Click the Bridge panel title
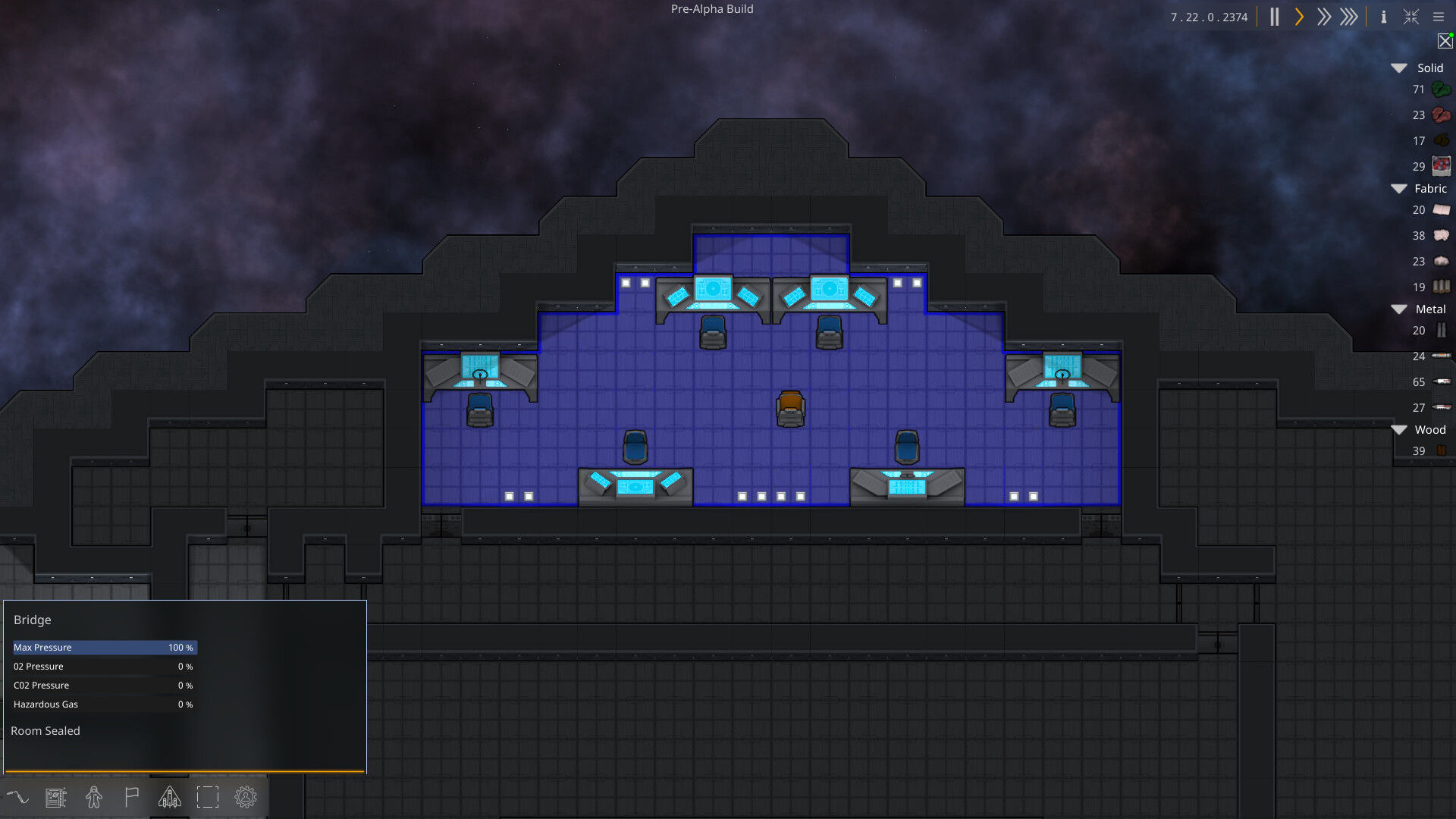1456x819 pixels. 32,620
